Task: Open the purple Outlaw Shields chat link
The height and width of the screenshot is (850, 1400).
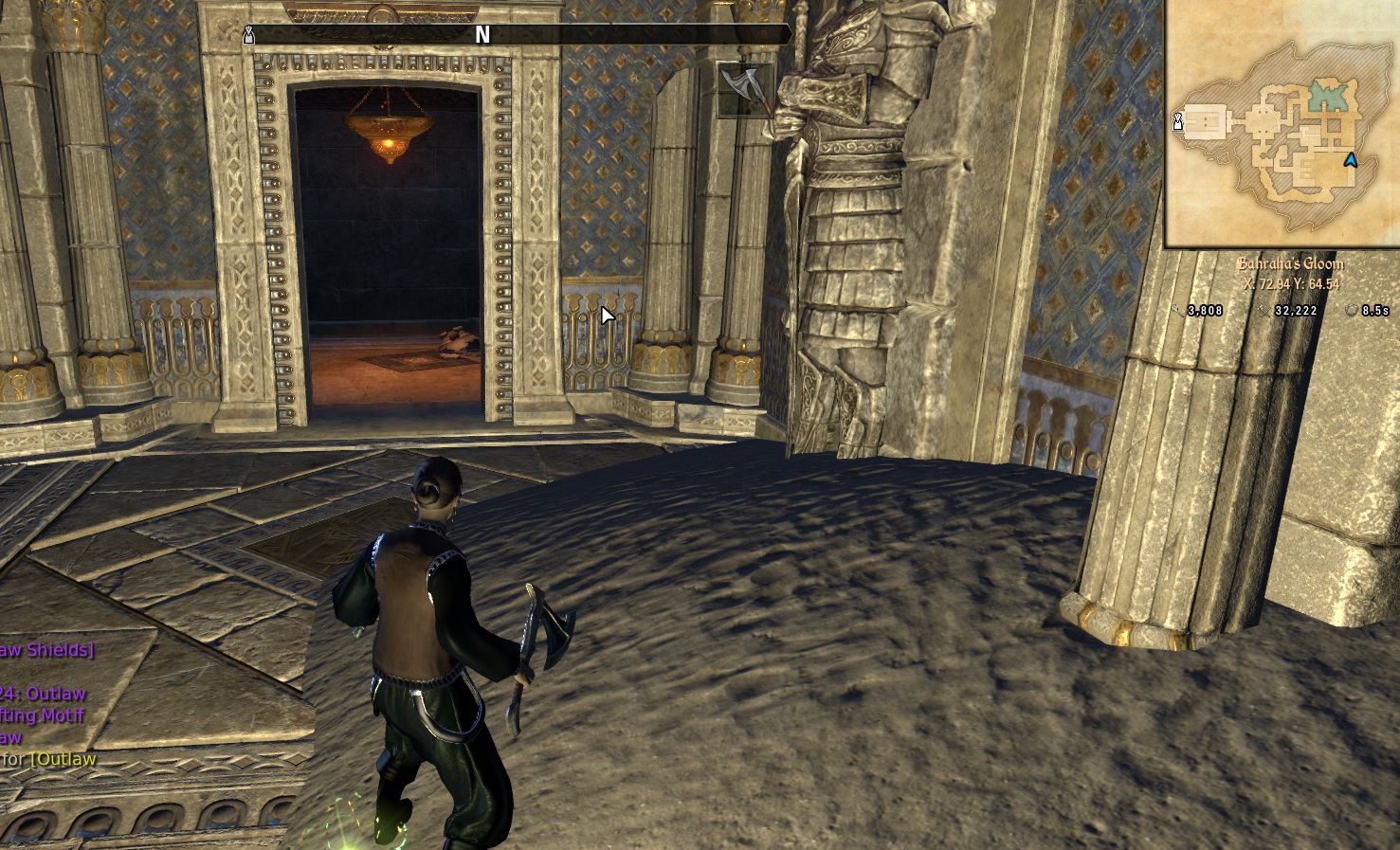Action: point(45,650)
